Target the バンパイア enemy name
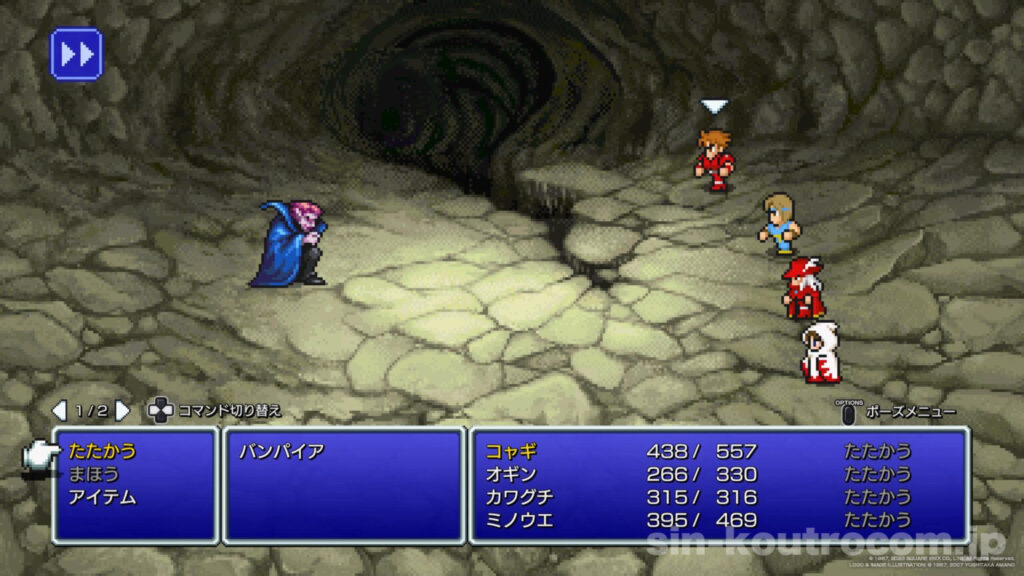 coord(281,451)
